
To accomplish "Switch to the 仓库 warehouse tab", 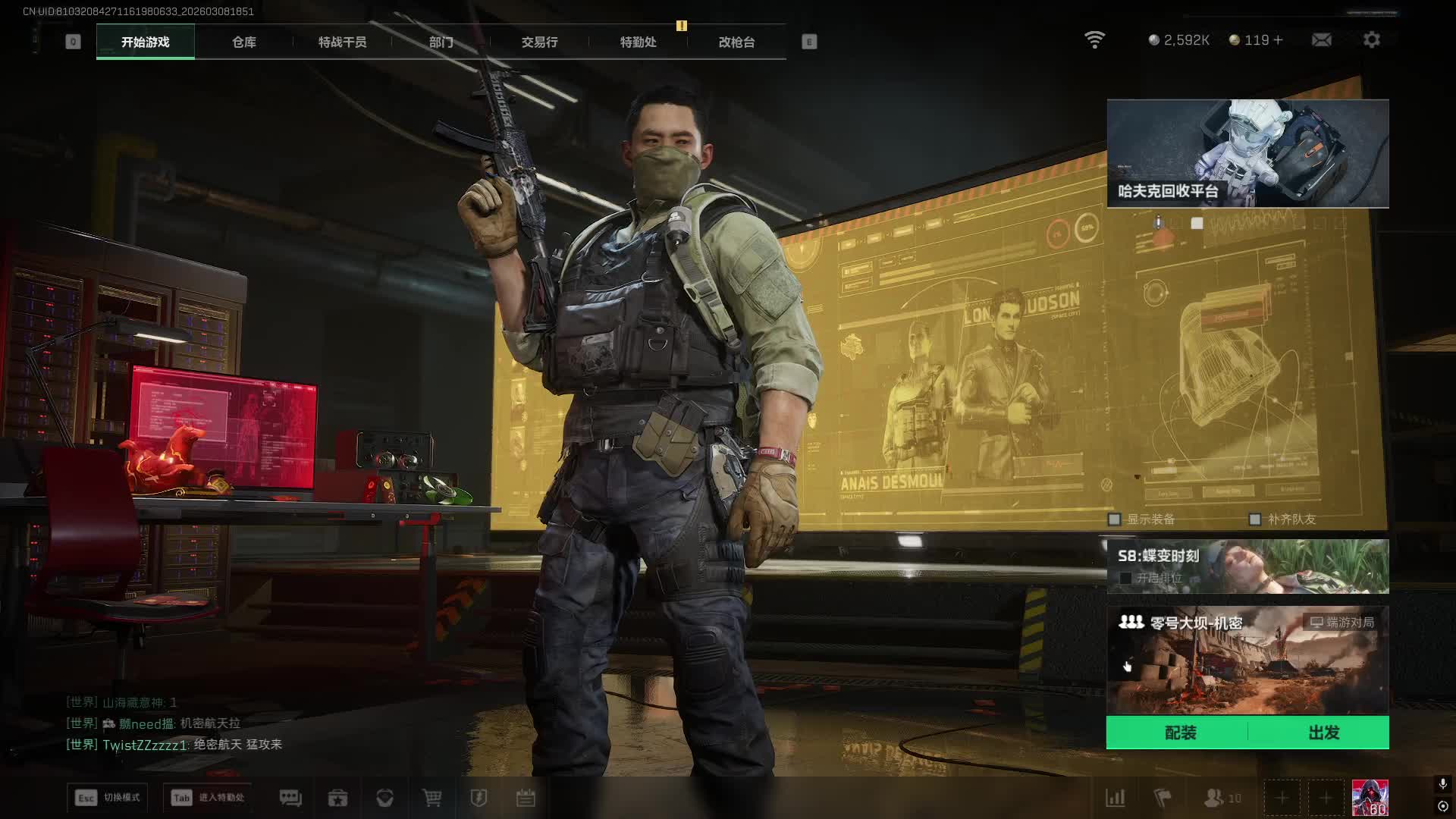I will (x=243, y=42).
